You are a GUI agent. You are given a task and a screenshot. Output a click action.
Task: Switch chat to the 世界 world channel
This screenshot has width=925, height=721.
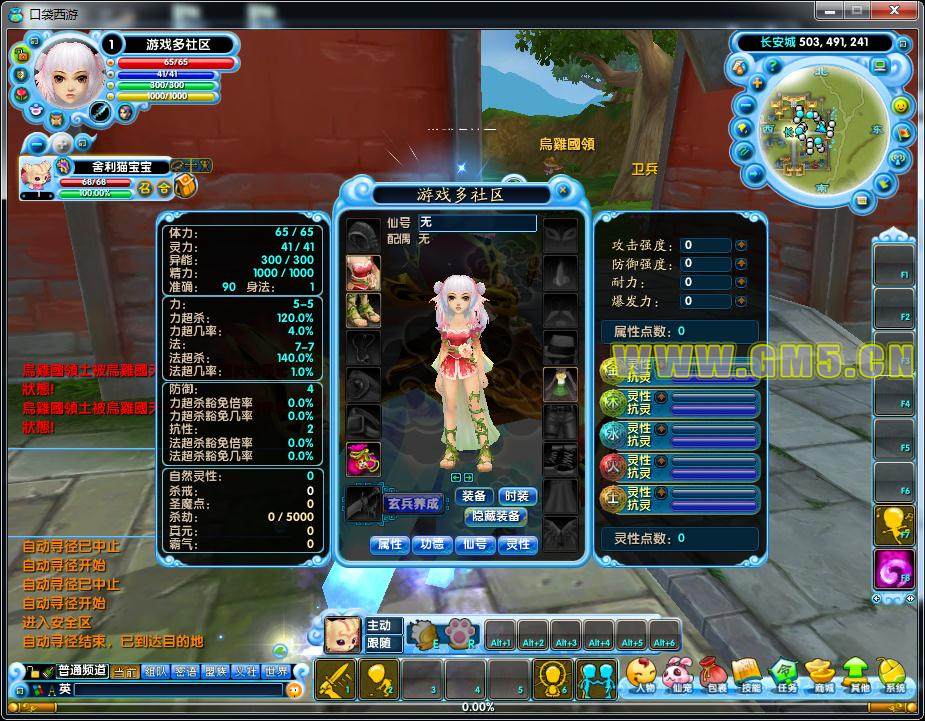pos(276,672)
